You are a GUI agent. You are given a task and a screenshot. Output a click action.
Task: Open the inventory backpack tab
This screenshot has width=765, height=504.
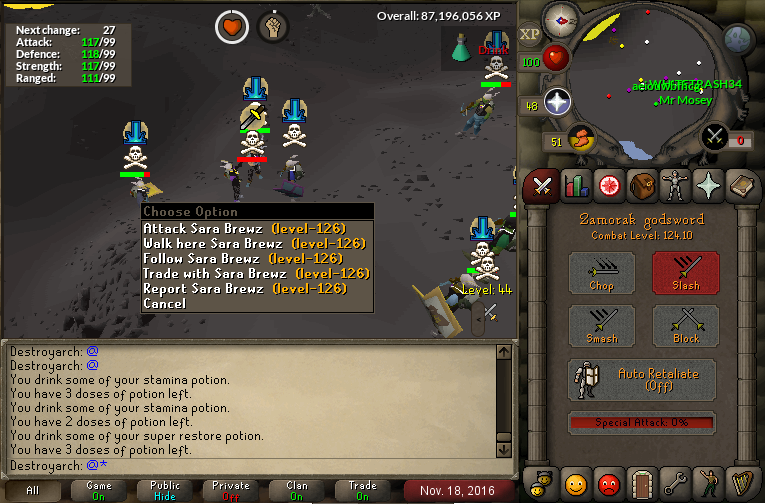pos(641,185)
